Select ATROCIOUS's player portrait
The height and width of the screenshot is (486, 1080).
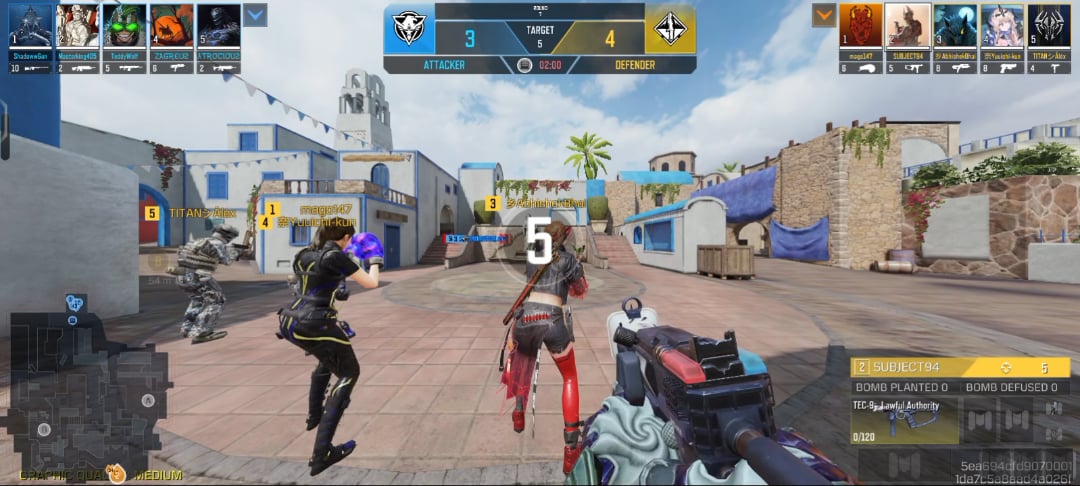(218, 26)
